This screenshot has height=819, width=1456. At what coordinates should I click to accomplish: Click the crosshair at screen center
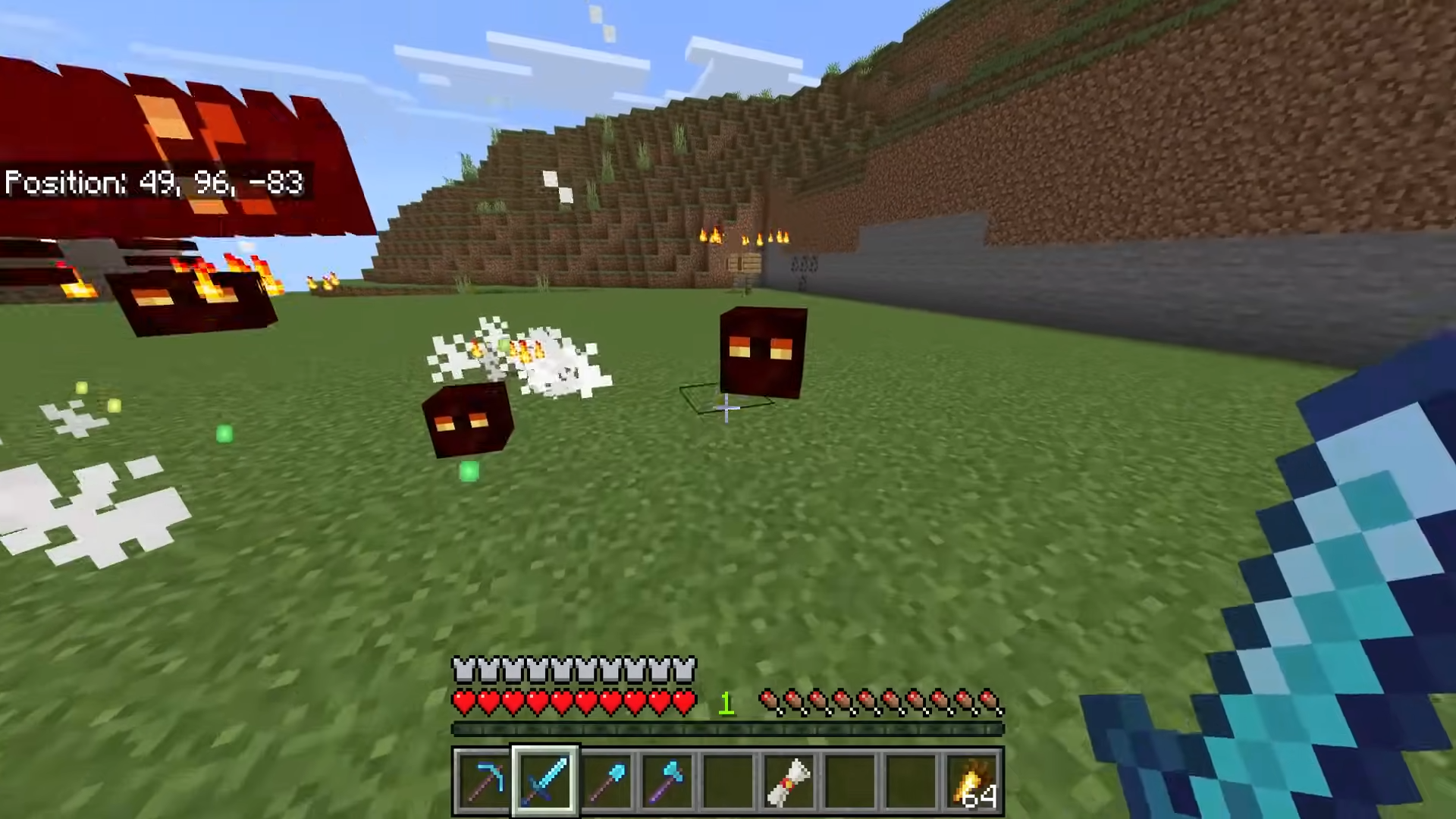(x=726, y=409)
